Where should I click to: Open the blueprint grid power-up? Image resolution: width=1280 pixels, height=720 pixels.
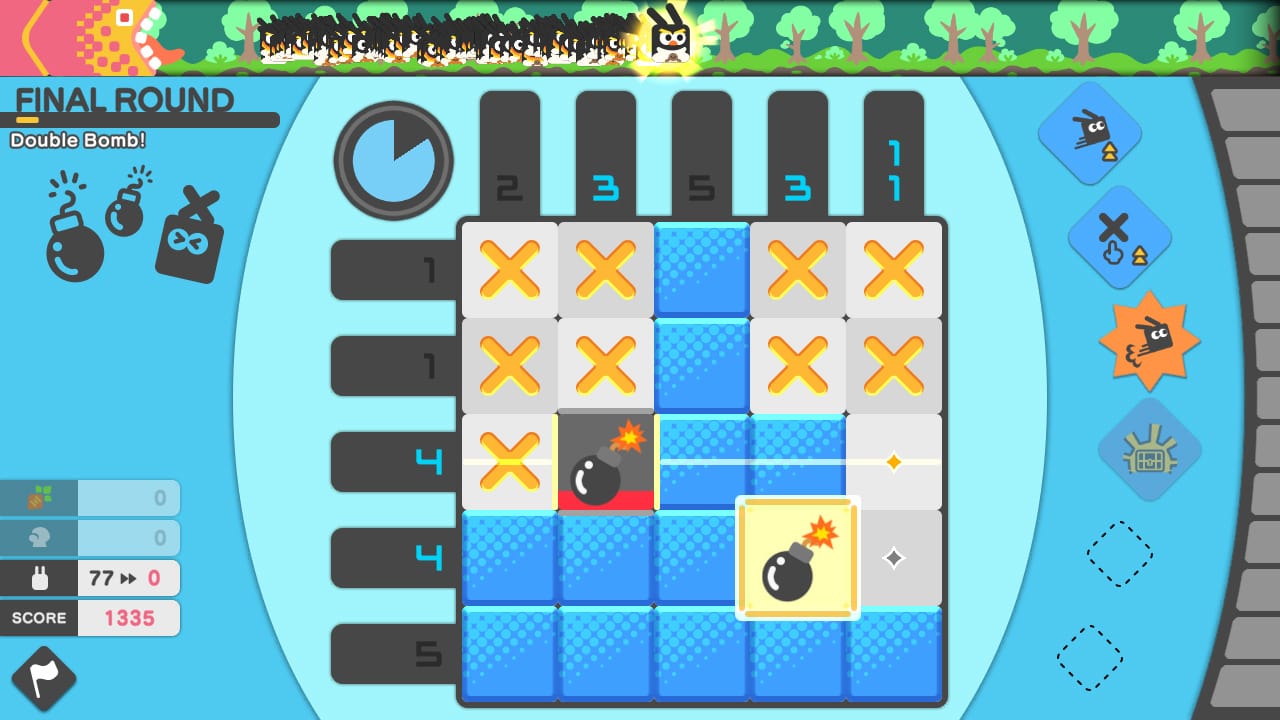[1148, 452]
